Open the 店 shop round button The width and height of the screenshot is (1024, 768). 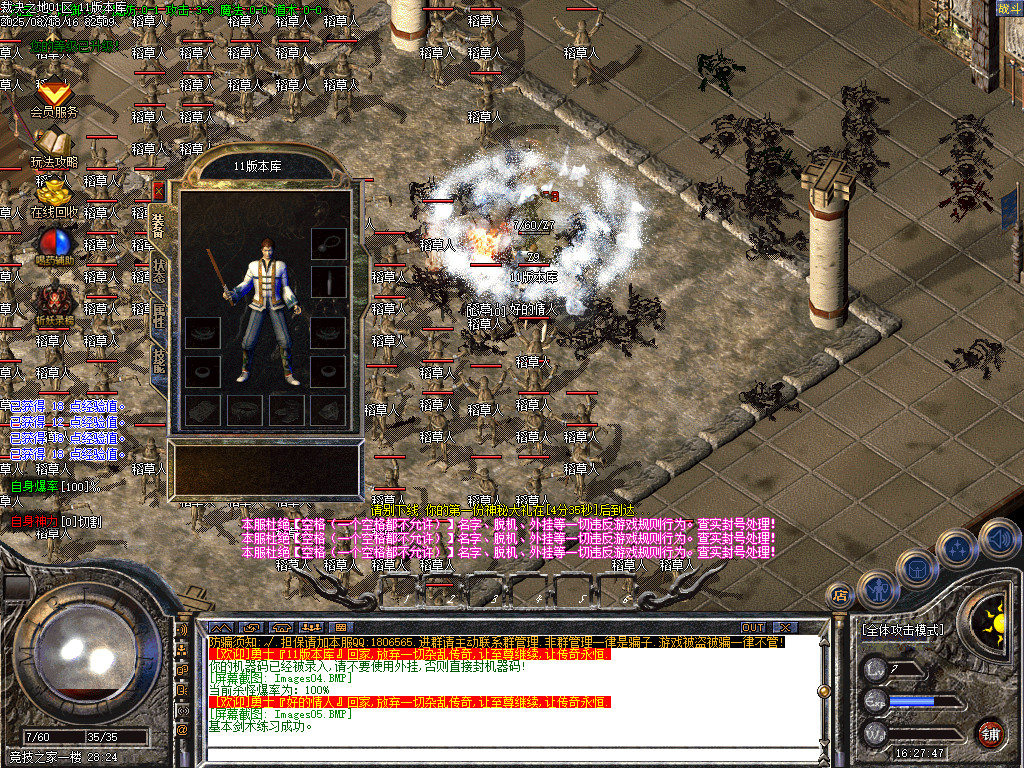(x=840, y=594)
